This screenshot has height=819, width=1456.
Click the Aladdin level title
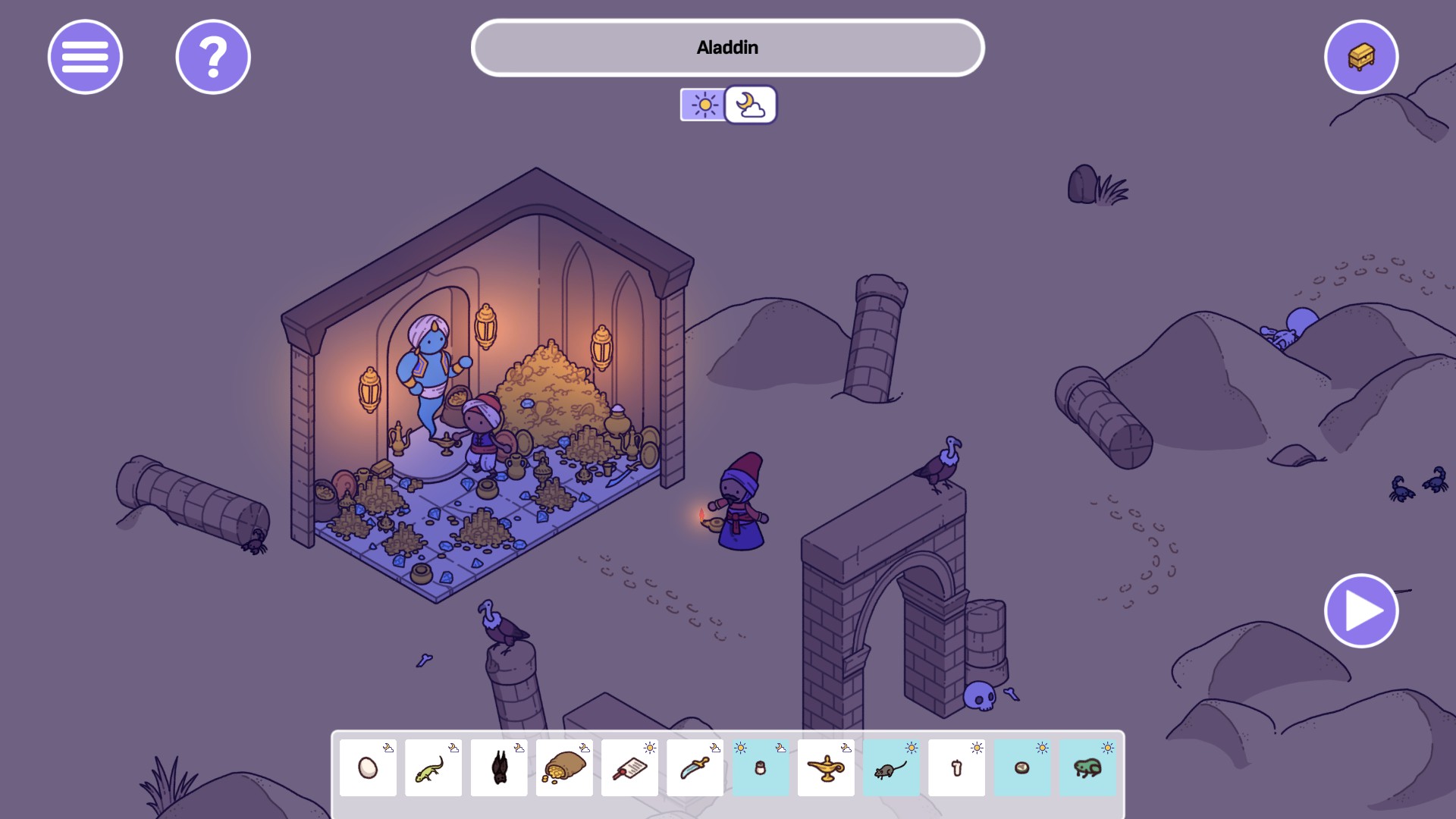(x=727, y=47)
